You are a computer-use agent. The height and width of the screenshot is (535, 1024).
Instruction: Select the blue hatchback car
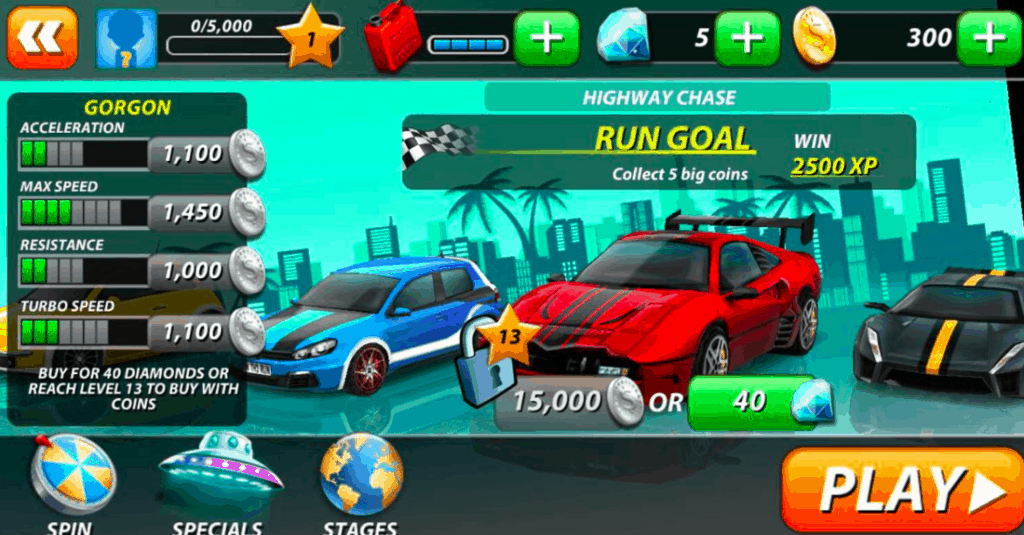tap(380, 320)
